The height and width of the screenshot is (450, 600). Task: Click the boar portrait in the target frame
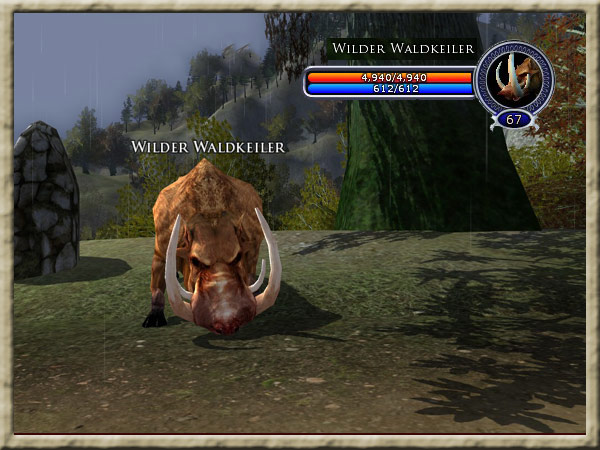[513, 80]
